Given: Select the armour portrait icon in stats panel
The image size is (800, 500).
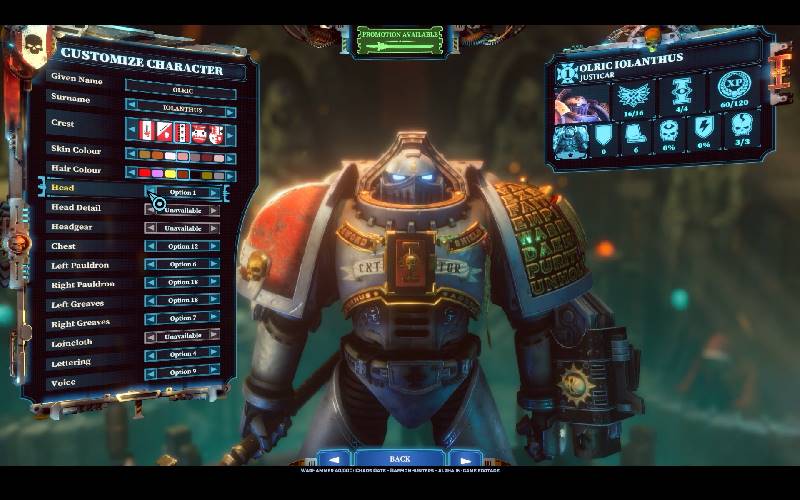Looking at the screenshot, I should tap(570, 138).
